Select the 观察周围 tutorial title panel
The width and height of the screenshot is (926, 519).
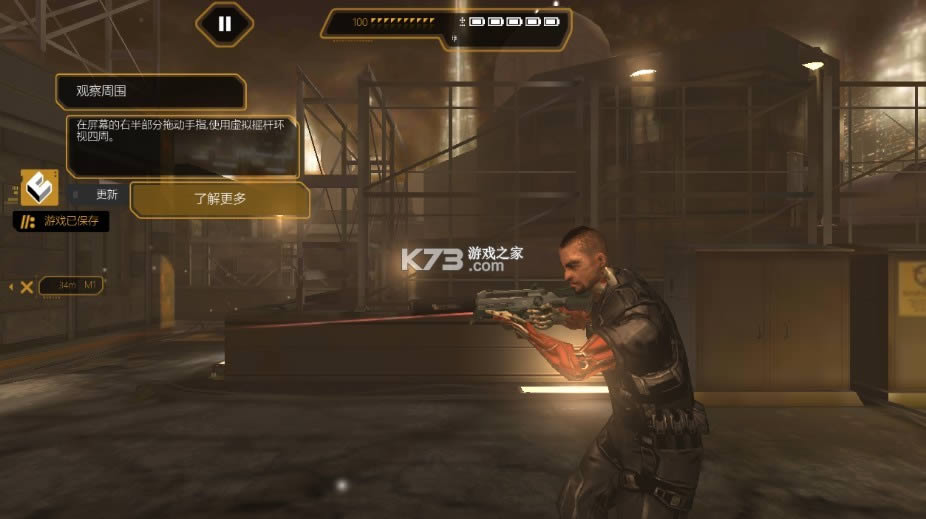[150, 92]
